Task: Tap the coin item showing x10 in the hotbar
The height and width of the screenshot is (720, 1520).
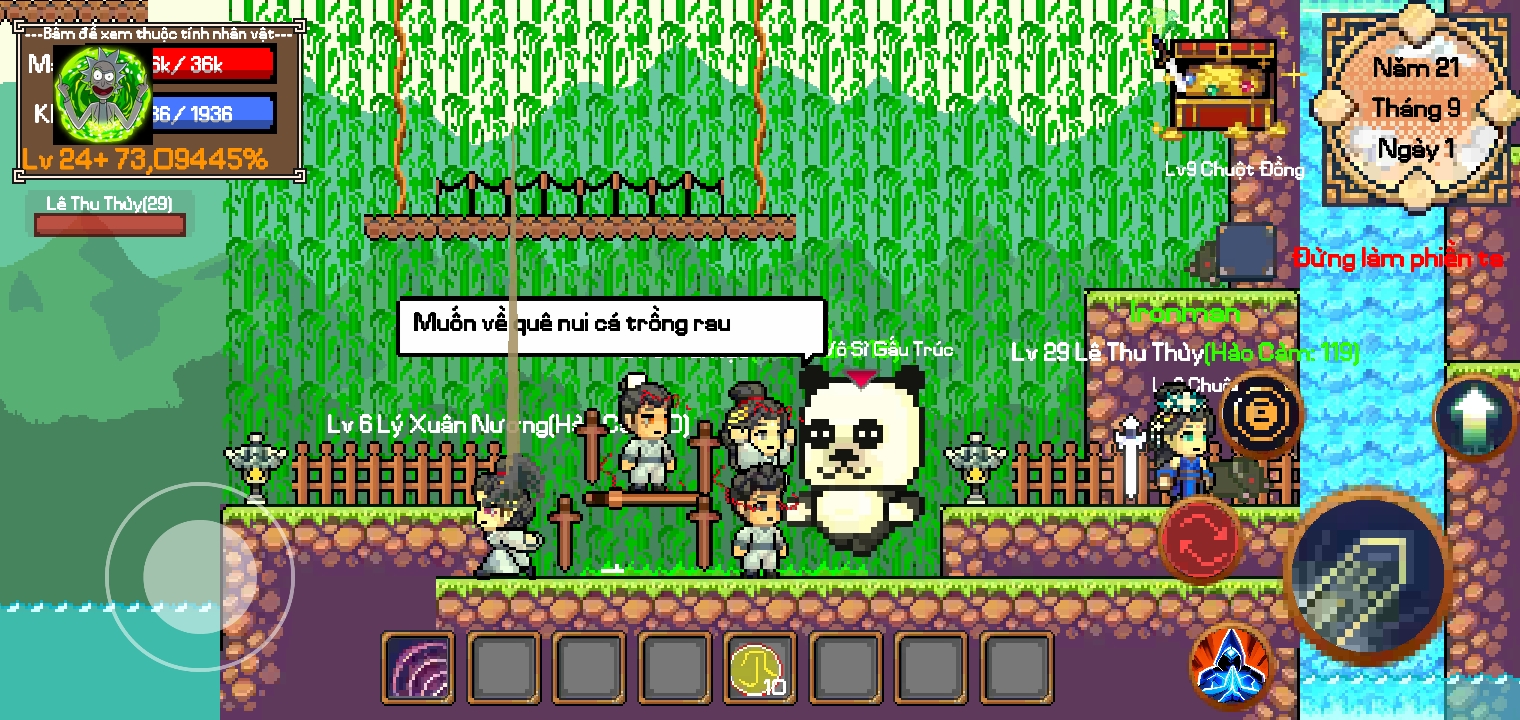Action: pyautogui.click(x=760, y=667)
